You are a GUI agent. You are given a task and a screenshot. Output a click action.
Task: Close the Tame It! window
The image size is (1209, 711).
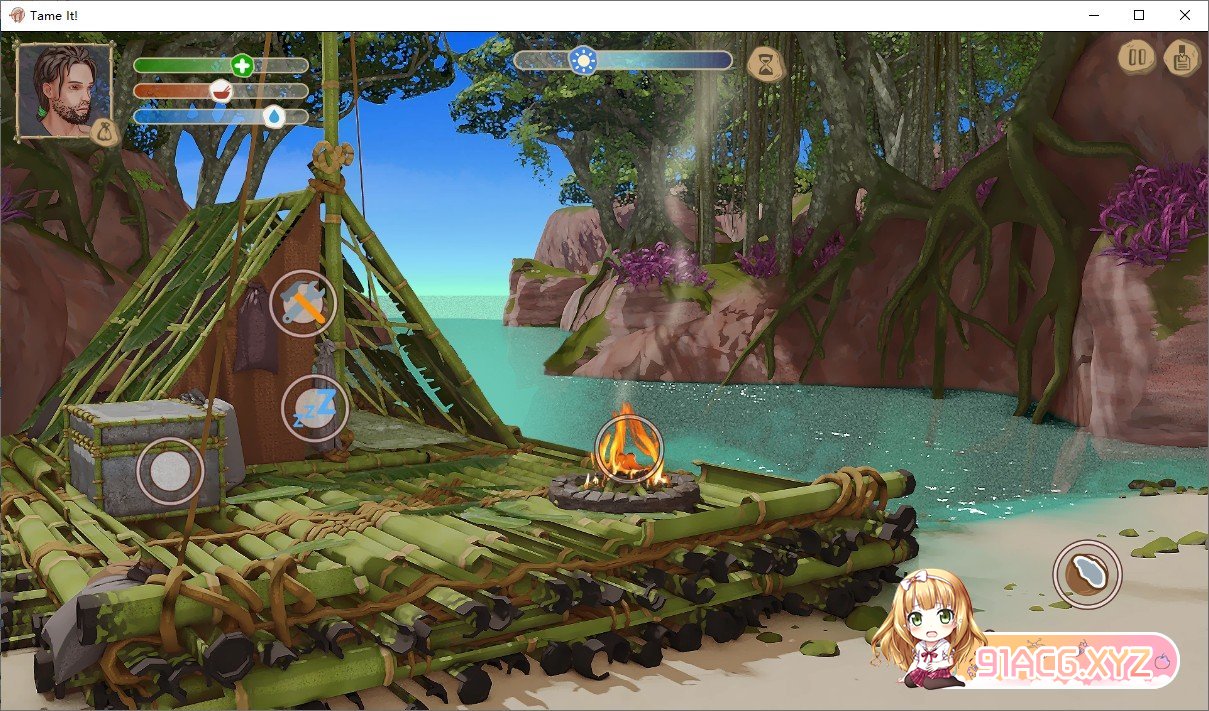coord(1185,15)
